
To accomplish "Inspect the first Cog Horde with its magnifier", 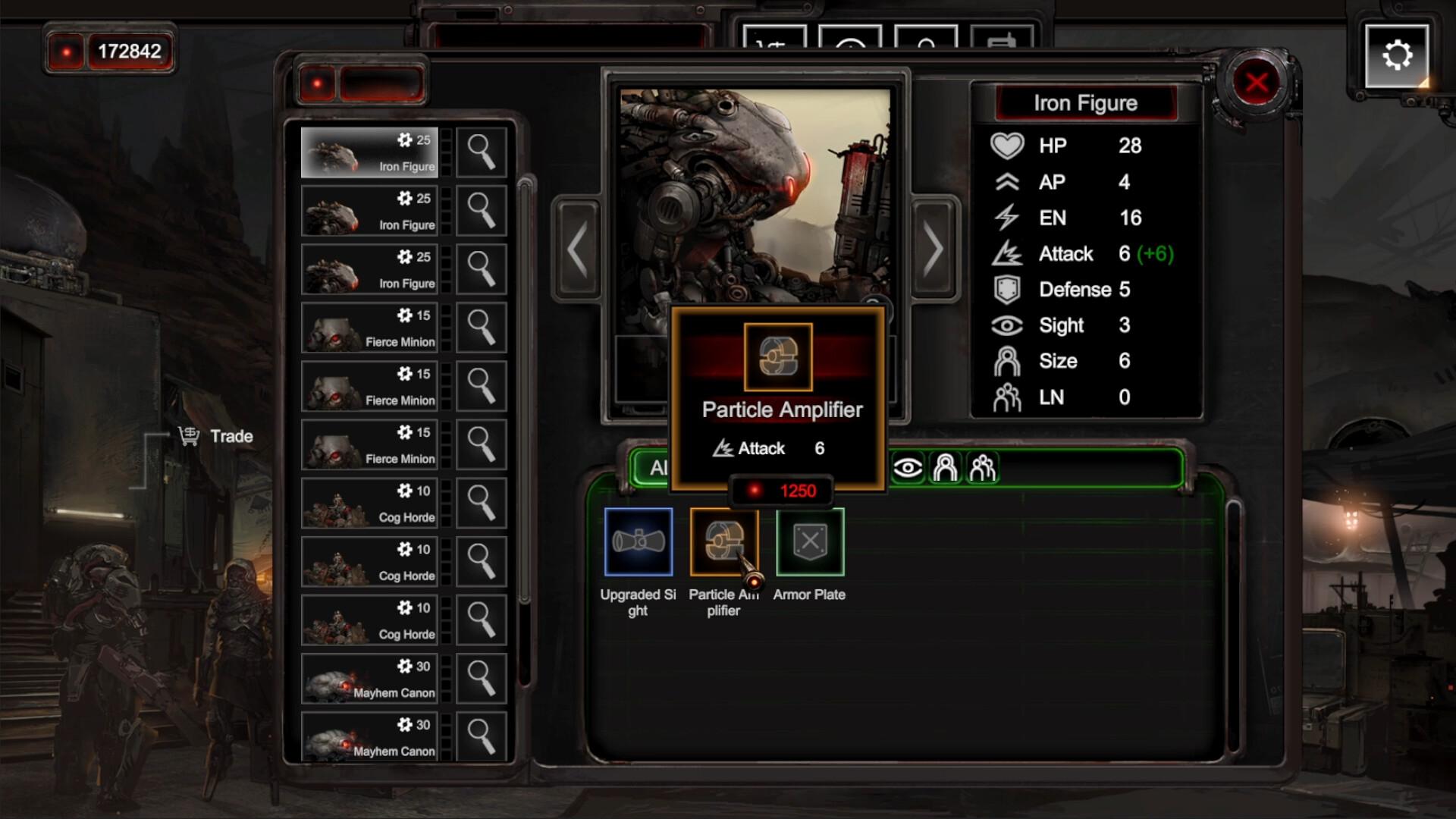I will (481, 504).
